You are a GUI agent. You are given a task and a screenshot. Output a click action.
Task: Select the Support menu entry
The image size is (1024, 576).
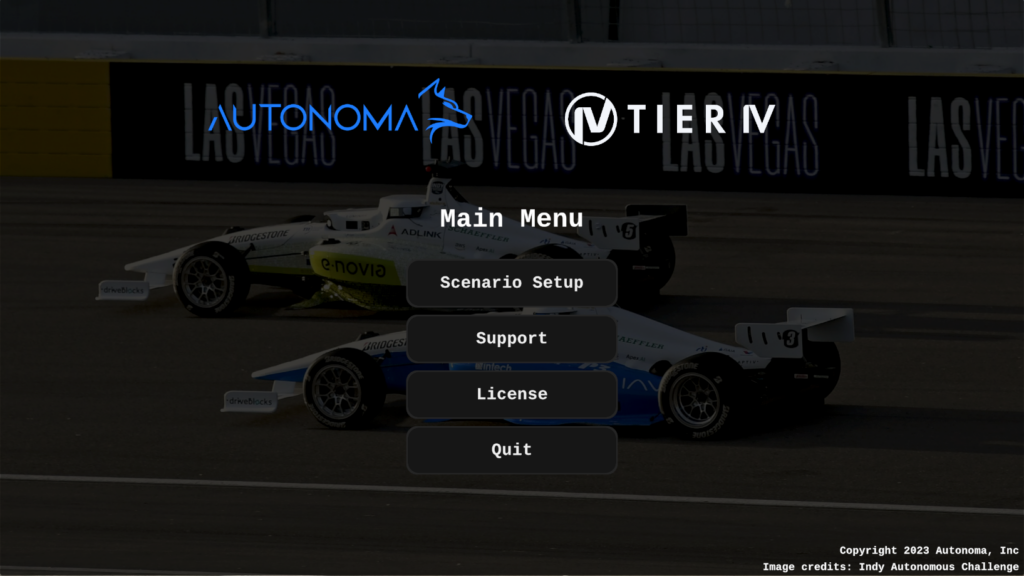tap(511, 339)
